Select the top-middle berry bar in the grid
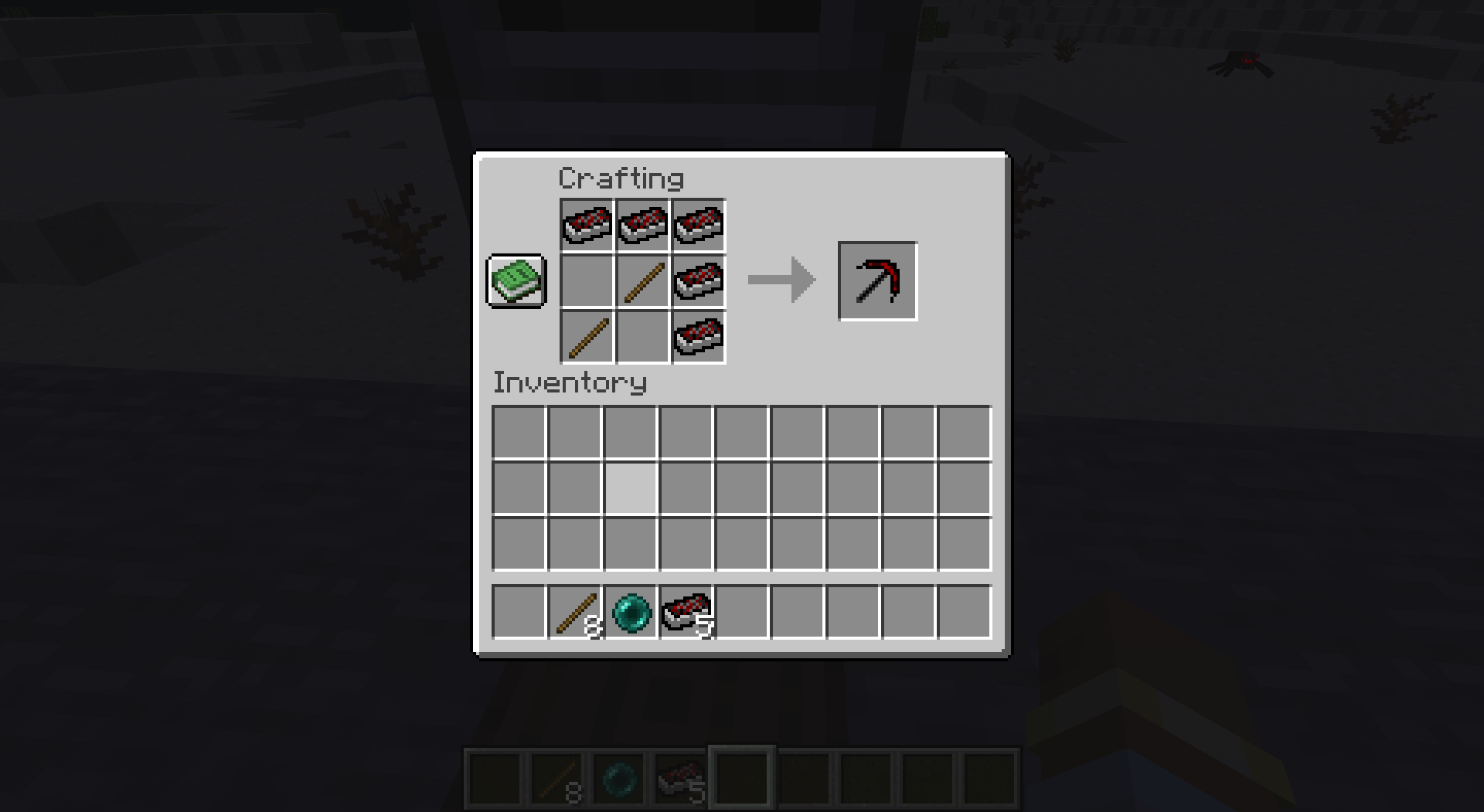 (642, 225)
